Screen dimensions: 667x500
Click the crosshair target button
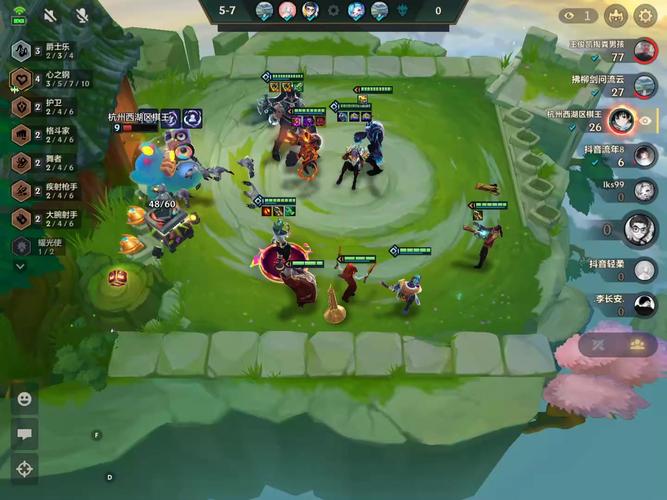[x=24, y=468]
